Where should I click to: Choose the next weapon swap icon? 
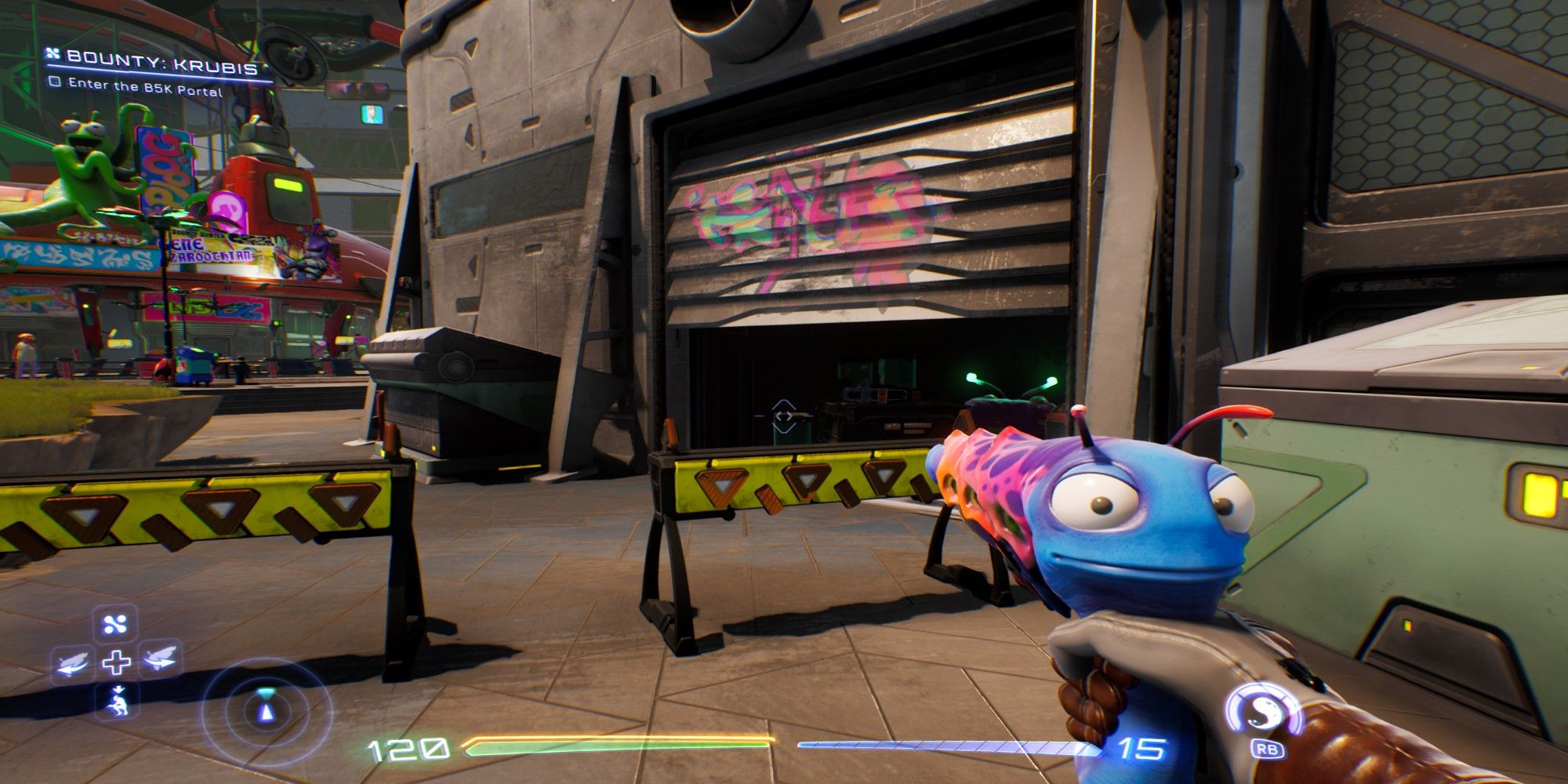pos(161,659)
